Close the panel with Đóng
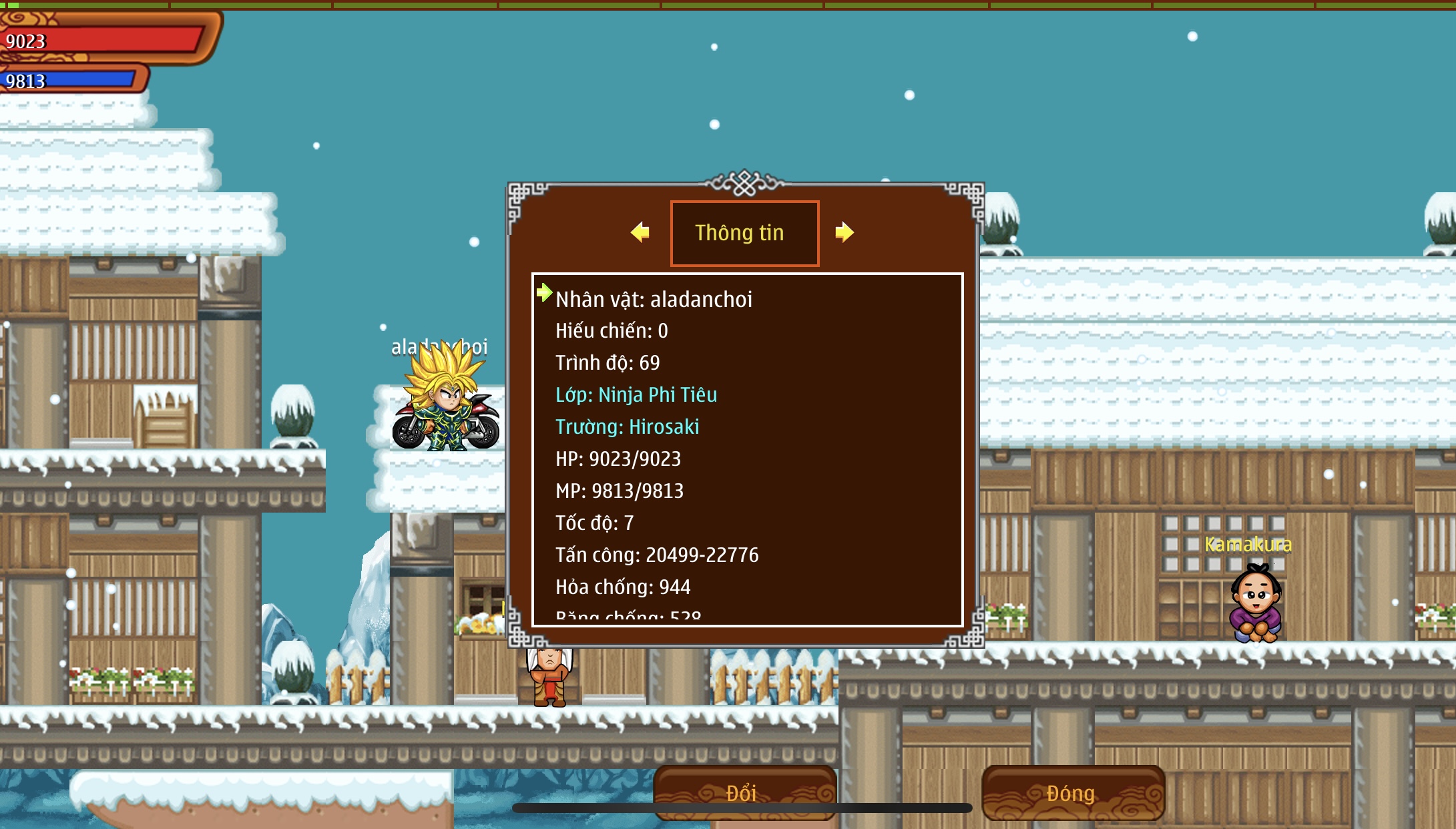The image size is (1456, 829). coord(1072,792)
